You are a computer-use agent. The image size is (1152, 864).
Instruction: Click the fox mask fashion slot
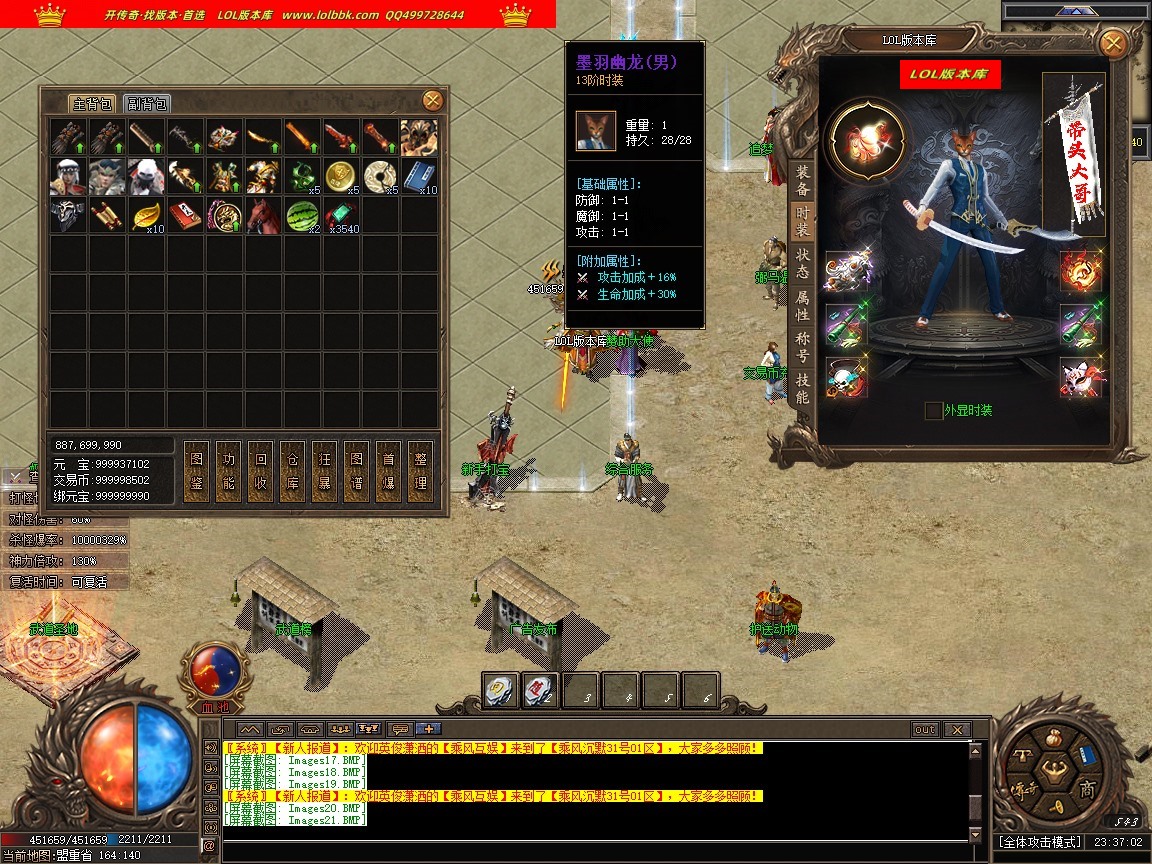click(1080, 377)
